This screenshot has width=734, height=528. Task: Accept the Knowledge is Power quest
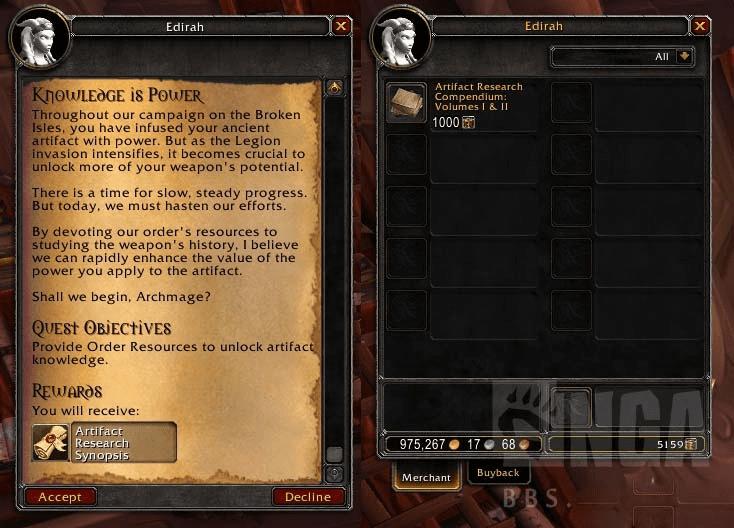click(60, 497)
